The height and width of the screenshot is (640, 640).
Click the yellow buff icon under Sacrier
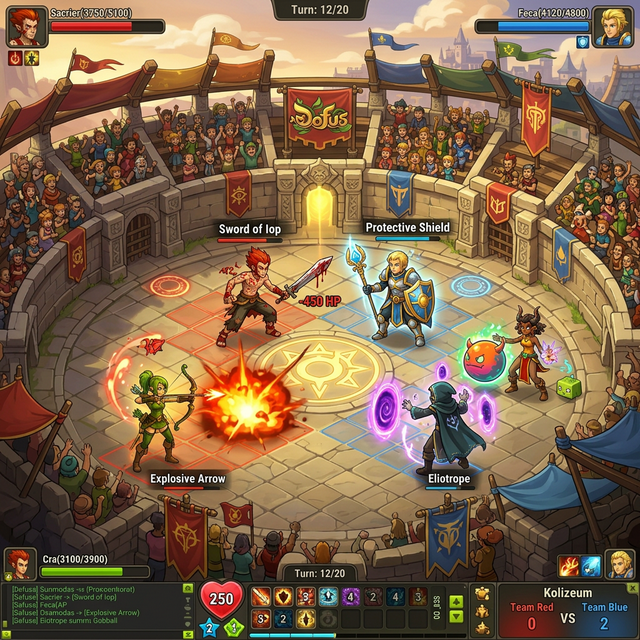31,58
